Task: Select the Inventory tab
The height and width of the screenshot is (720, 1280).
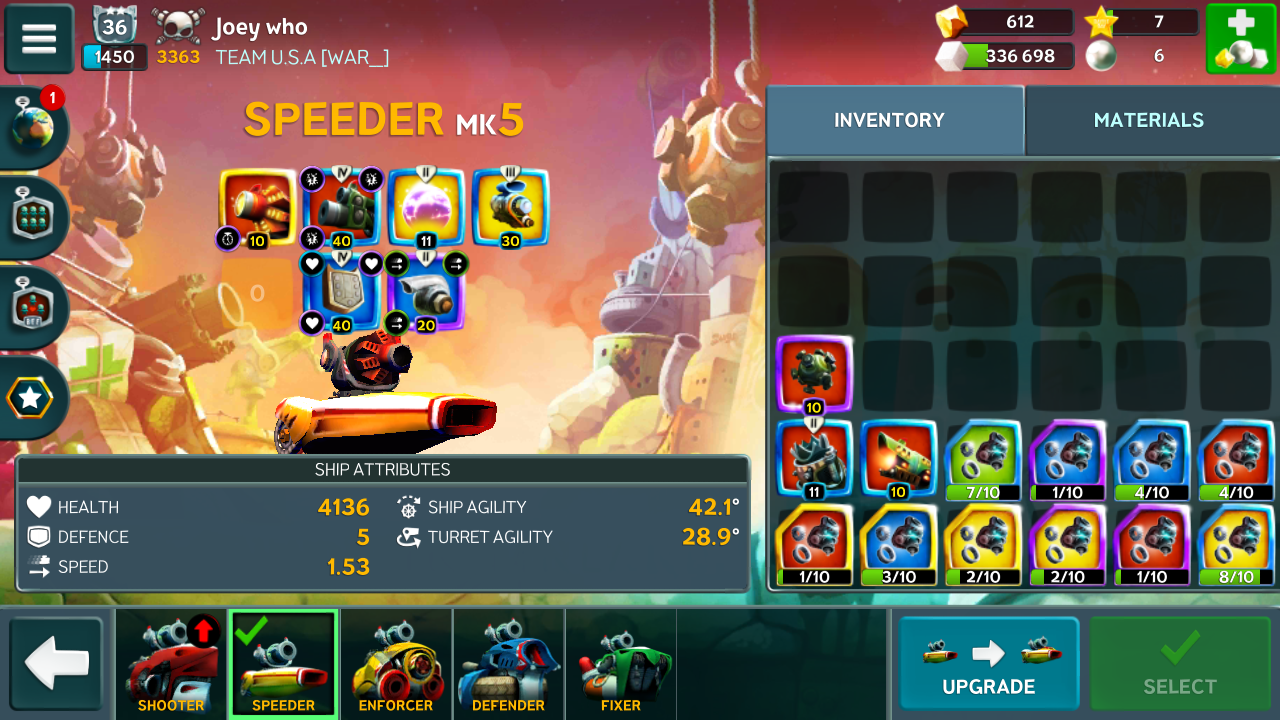Action: click(x=889, y=120)
